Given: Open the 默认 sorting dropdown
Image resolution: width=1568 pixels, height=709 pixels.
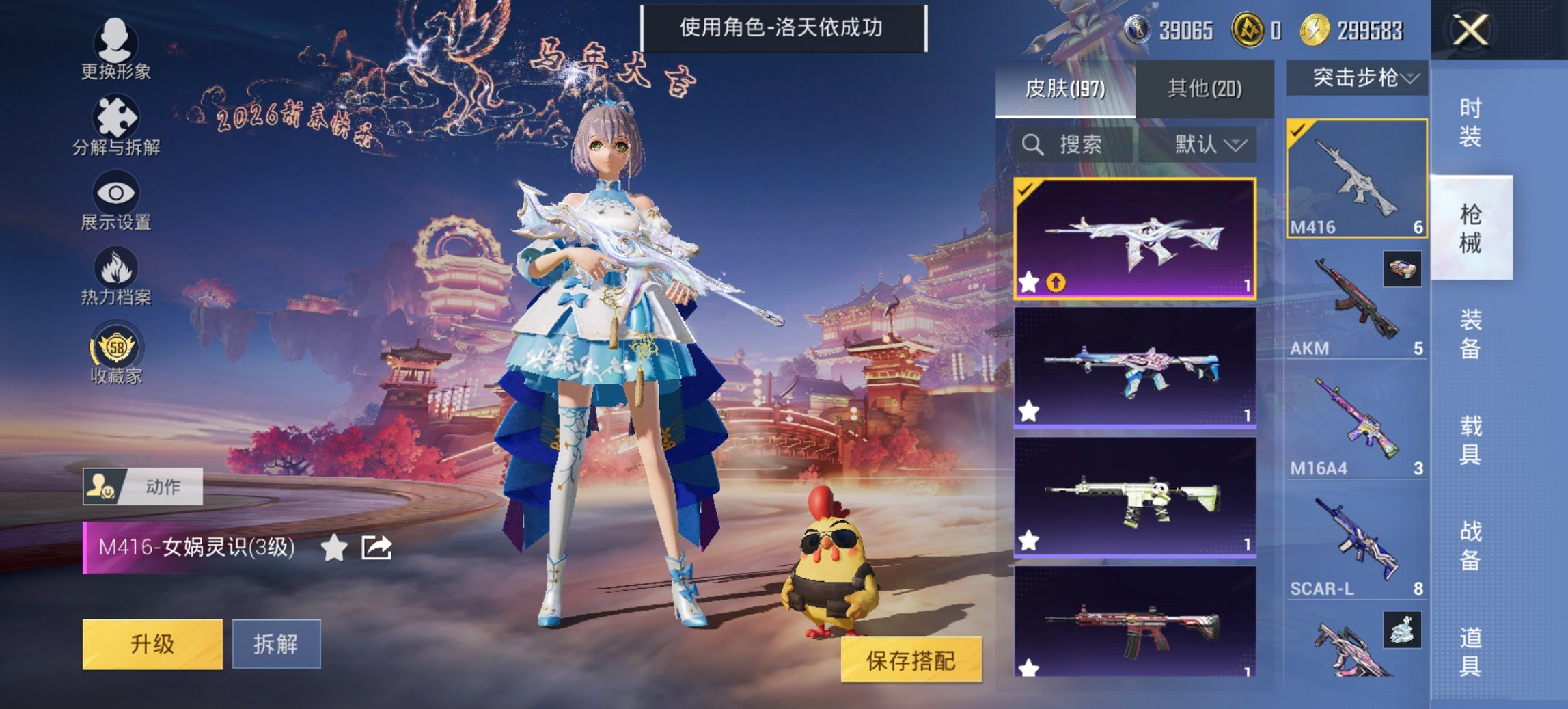Looking at the screenshot, I should pos(1210,146).
